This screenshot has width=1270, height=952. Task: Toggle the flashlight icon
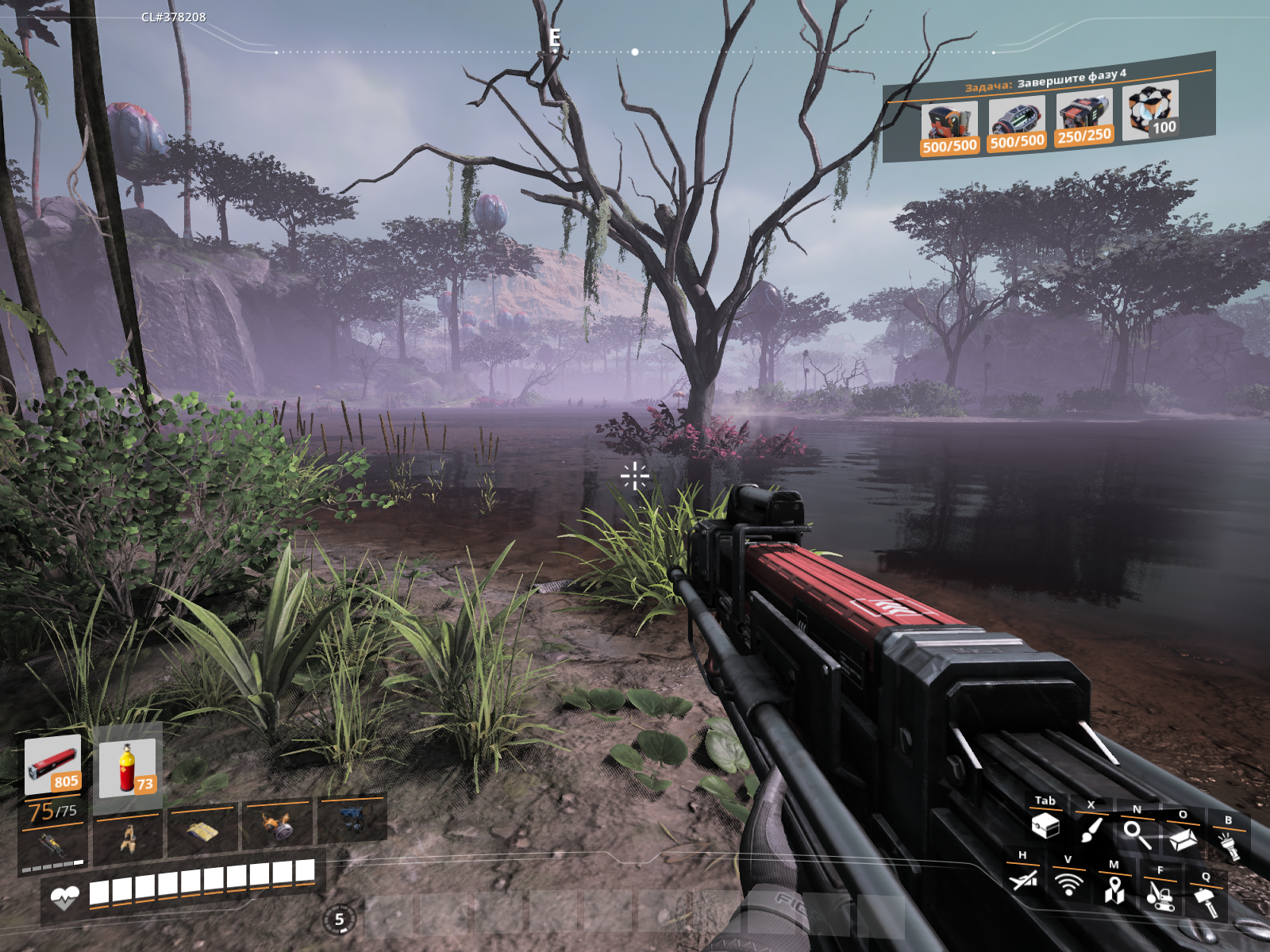pos(1229,846)
